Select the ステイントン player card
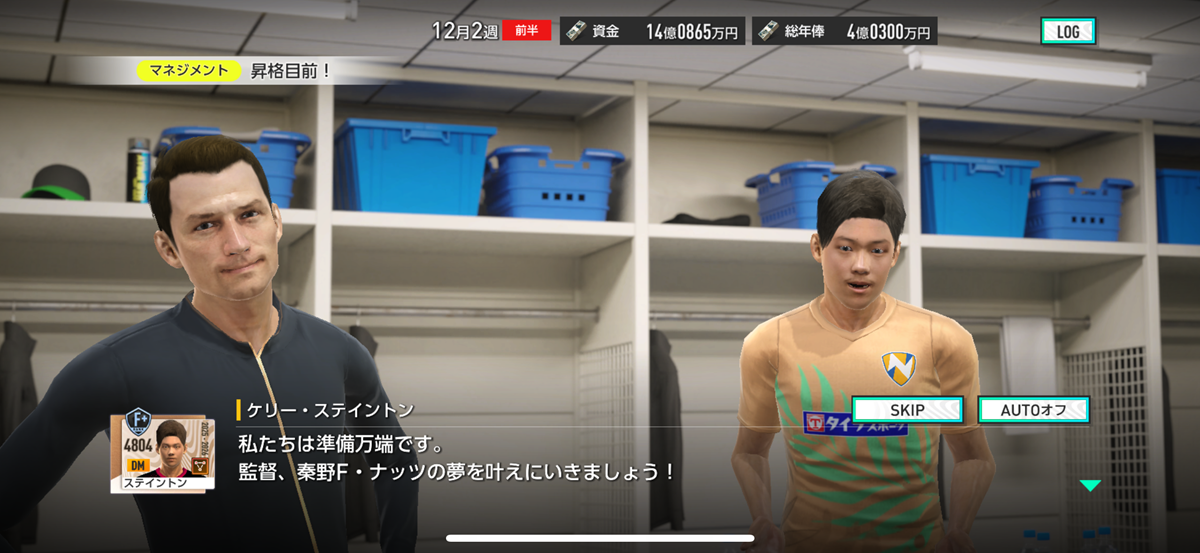Image resolution: width=1200 pixels, height=553 pixels. 163,449
